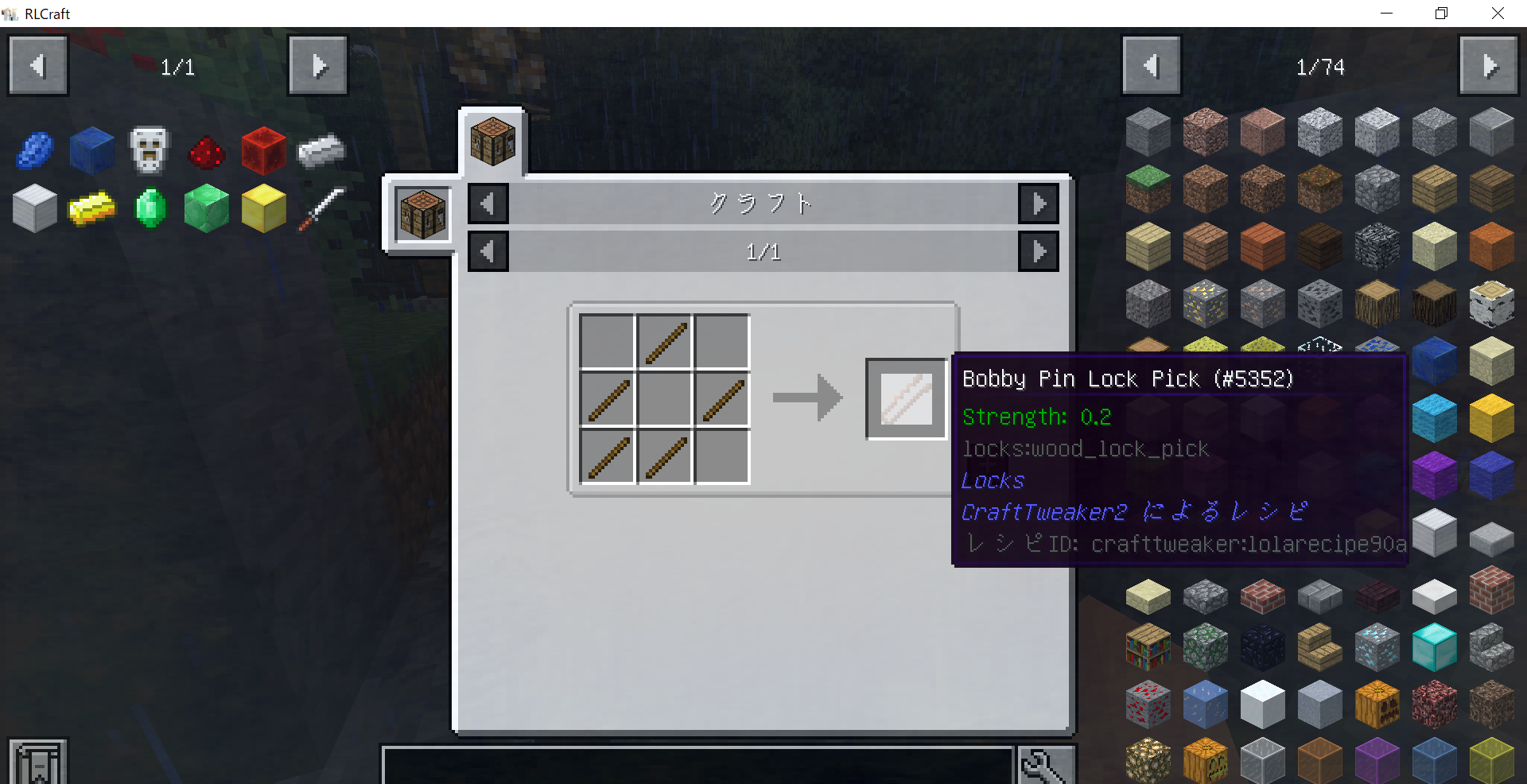Focus the item search bar
Screen dimensions: 1527x784
(x=697, y=765)
